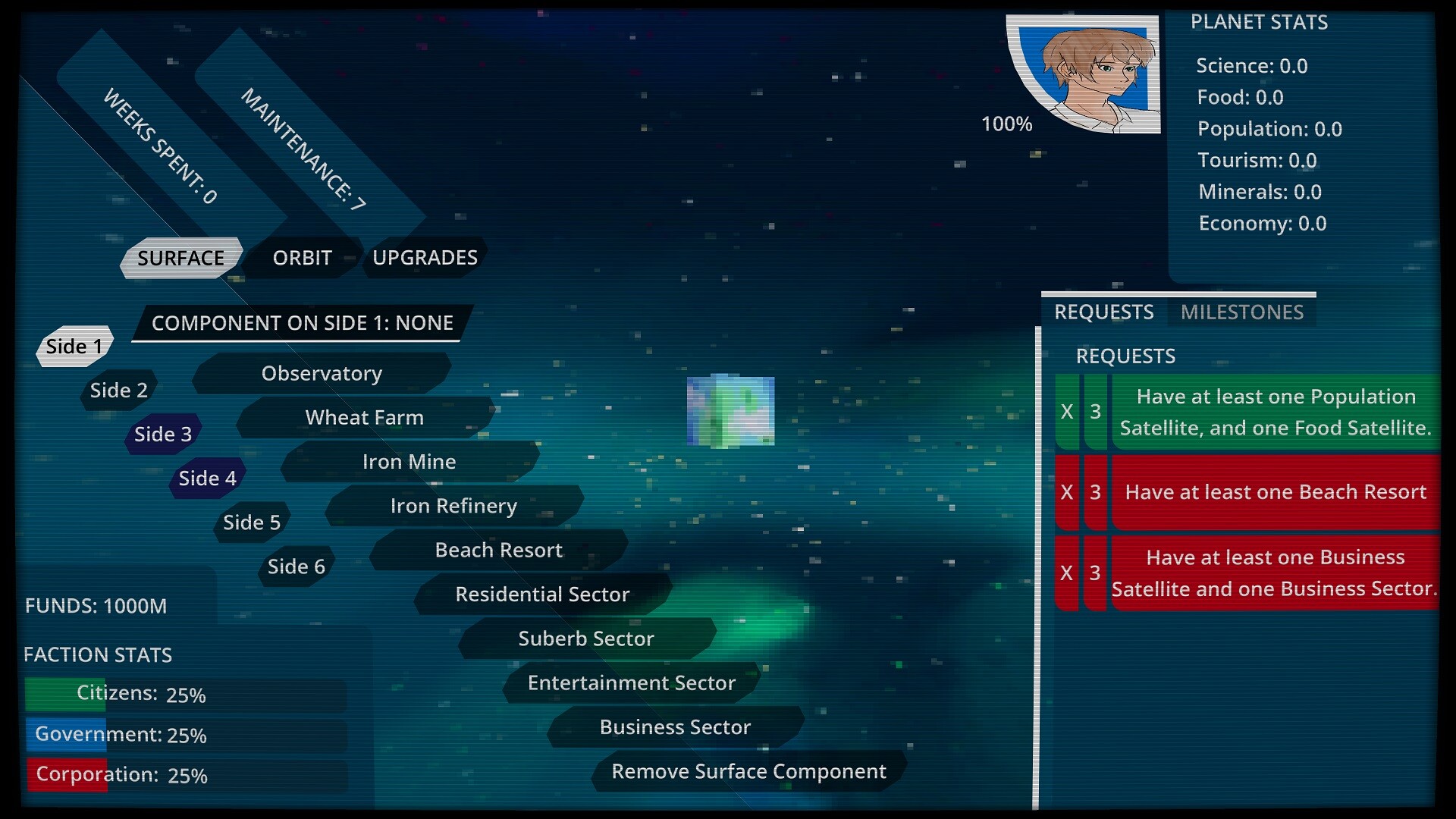Select the Surface tab

coord(180,258)
